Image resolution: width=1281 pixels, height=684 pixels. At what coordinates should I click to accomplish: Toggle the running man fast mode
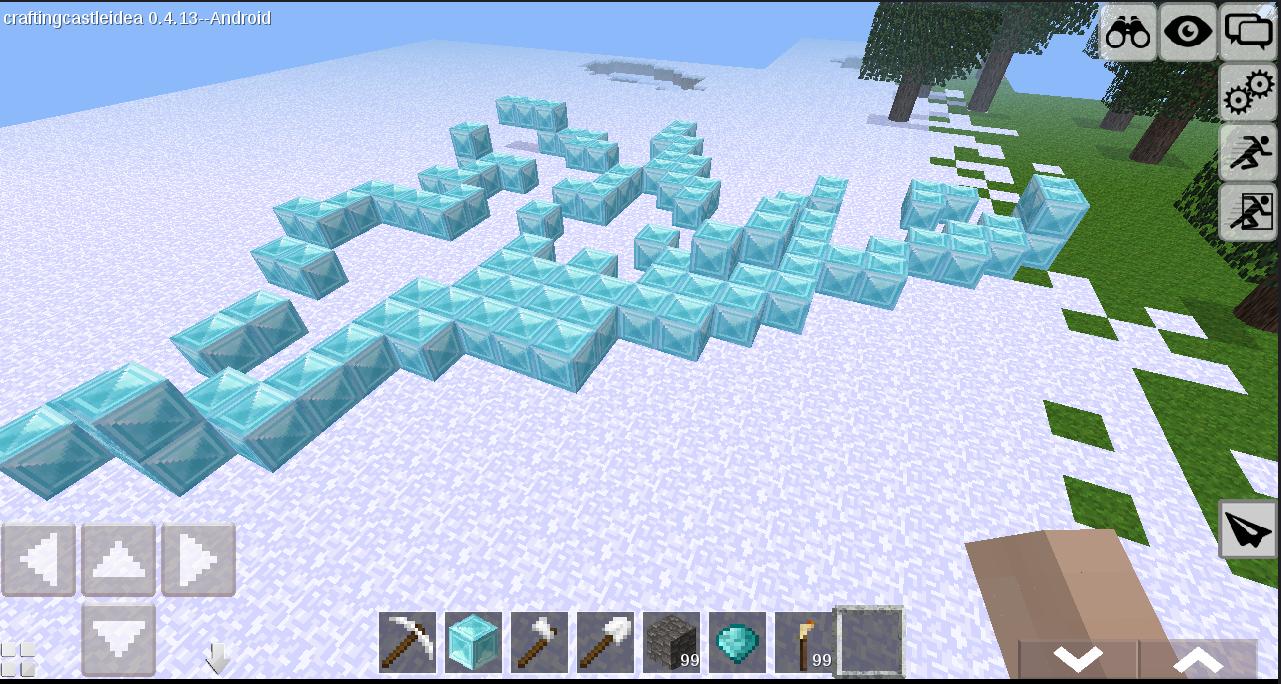pyautogui.click(x=1248, y=153)
